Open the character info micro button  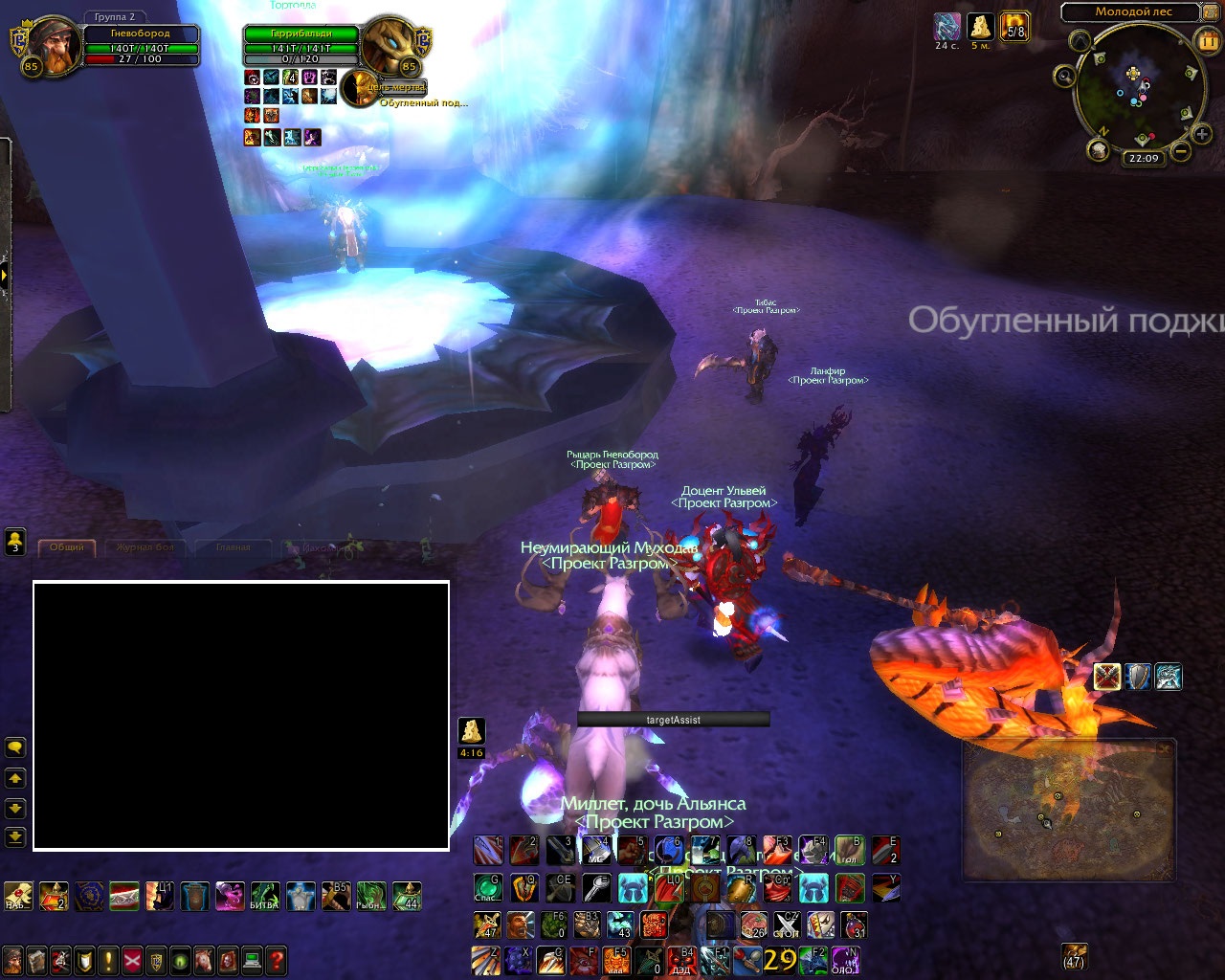[12, 959]
